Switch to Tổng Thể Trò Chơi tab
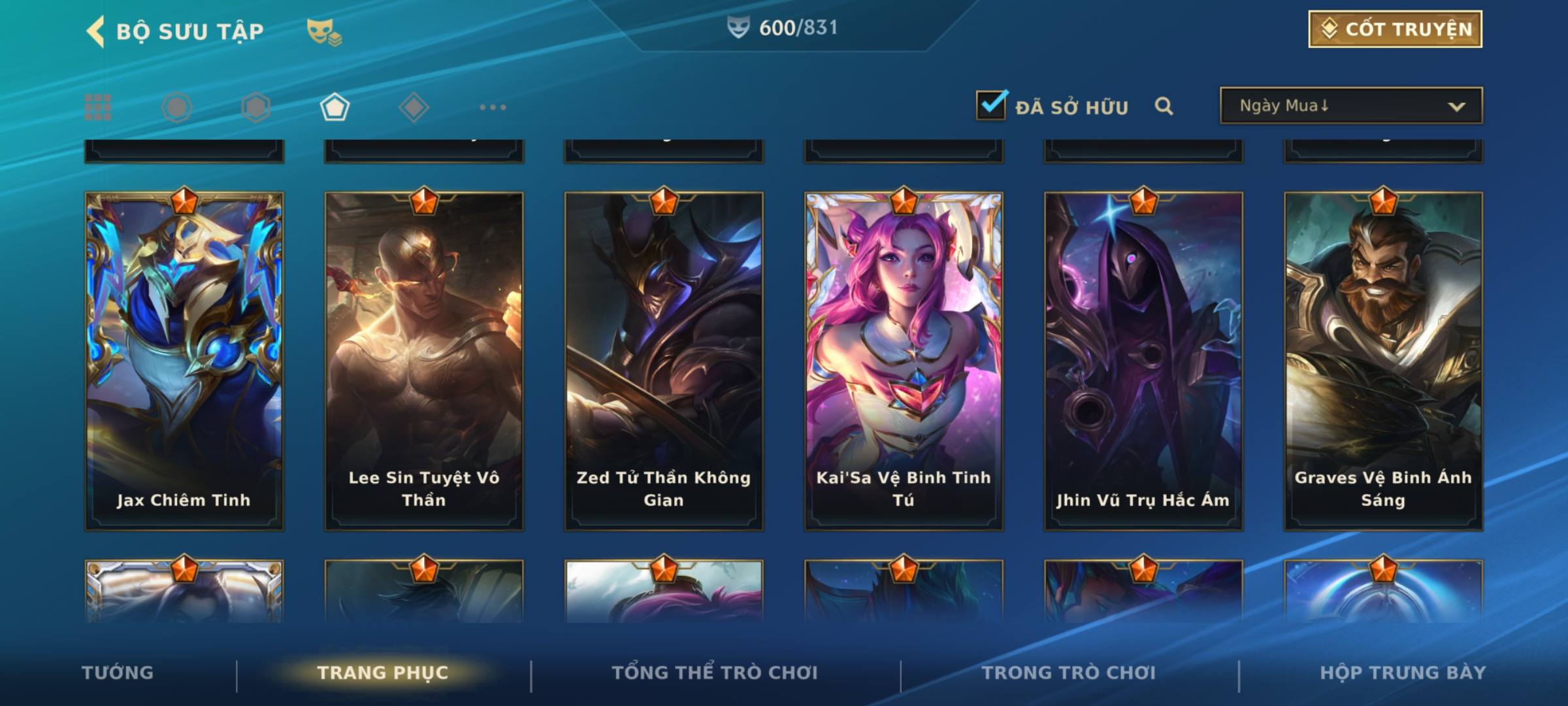The height and width of the screenshot is (706, 1568). pos(715,673)
